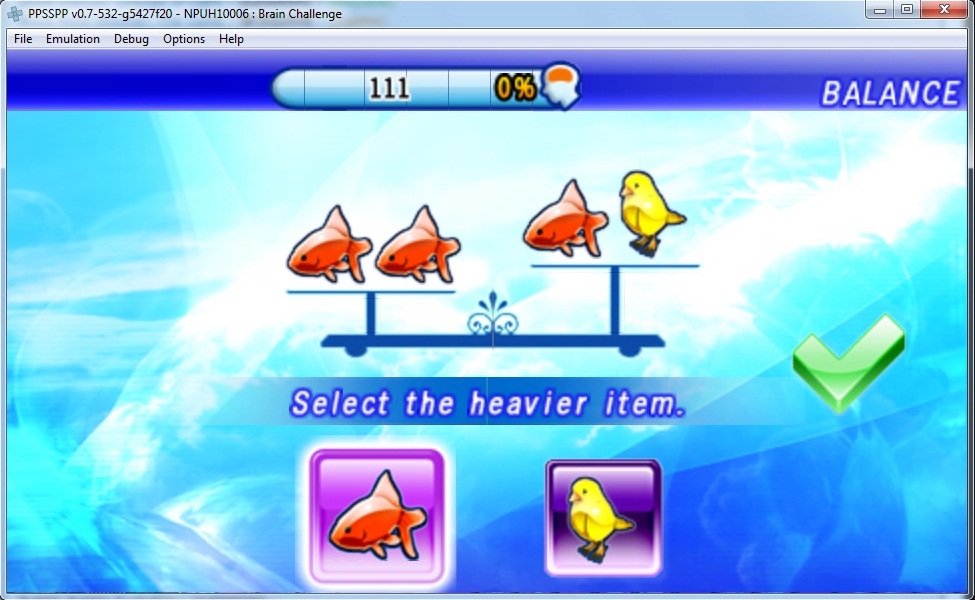Viewport: 975px width, 600px height.
Task: Open the File menu
Action: 23,39
